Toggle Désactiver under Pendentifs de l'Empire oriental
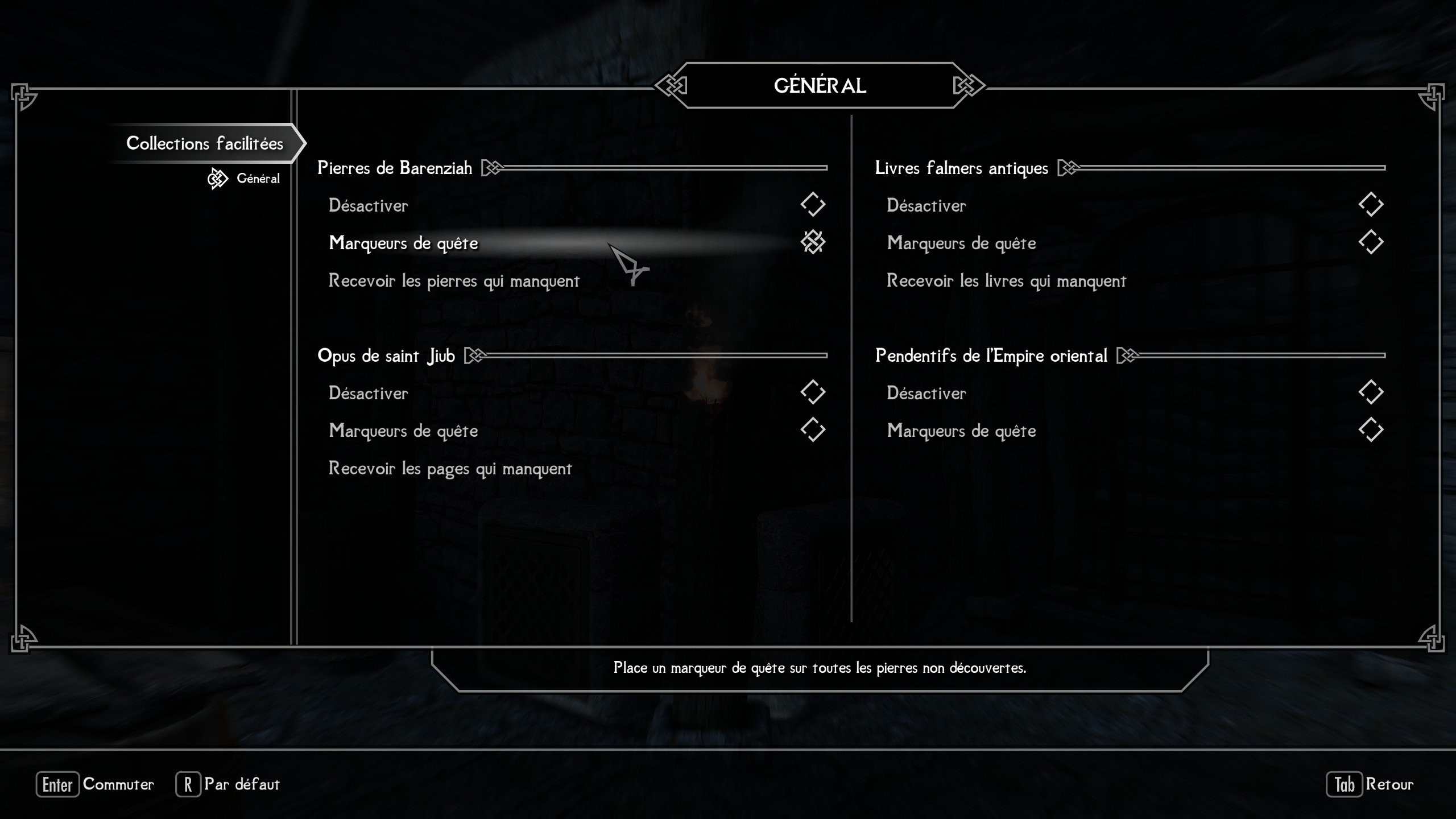This screenshot has width=1456, height=819. [1371, 392]
